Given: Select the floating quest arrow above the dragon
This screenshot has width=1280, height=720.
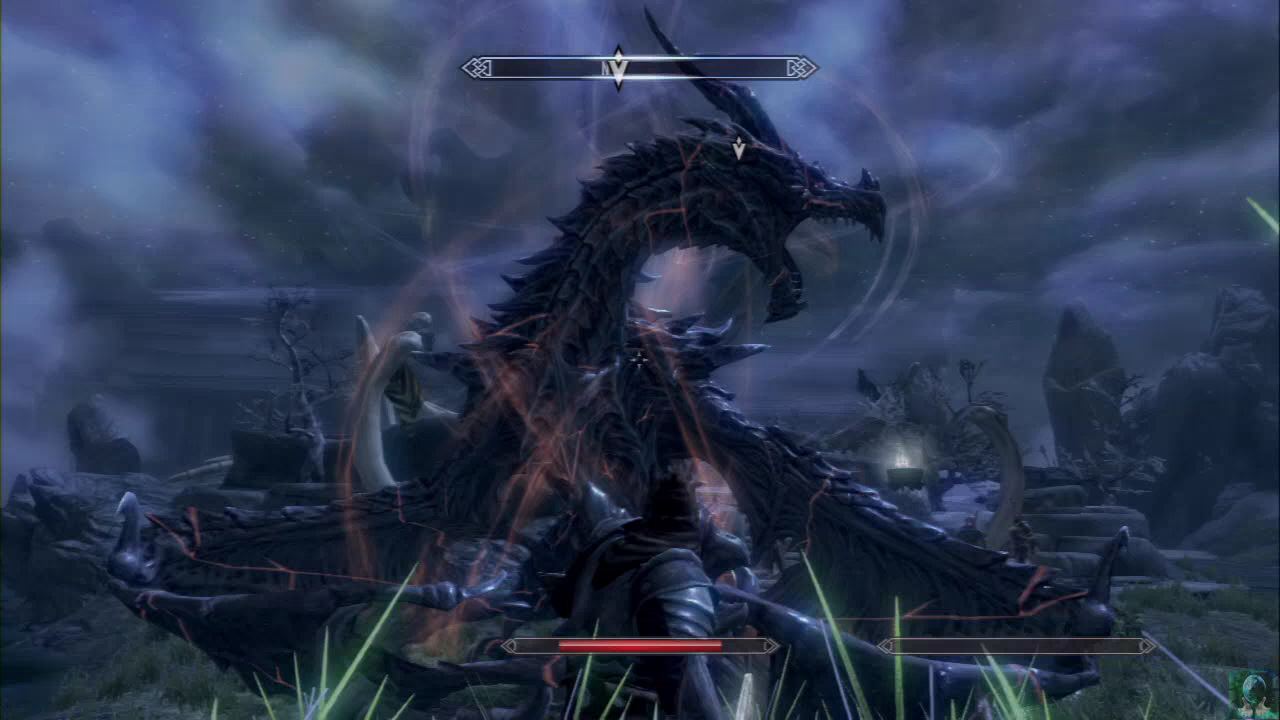Looking at the screenshot, I should [x=739, y=149].
